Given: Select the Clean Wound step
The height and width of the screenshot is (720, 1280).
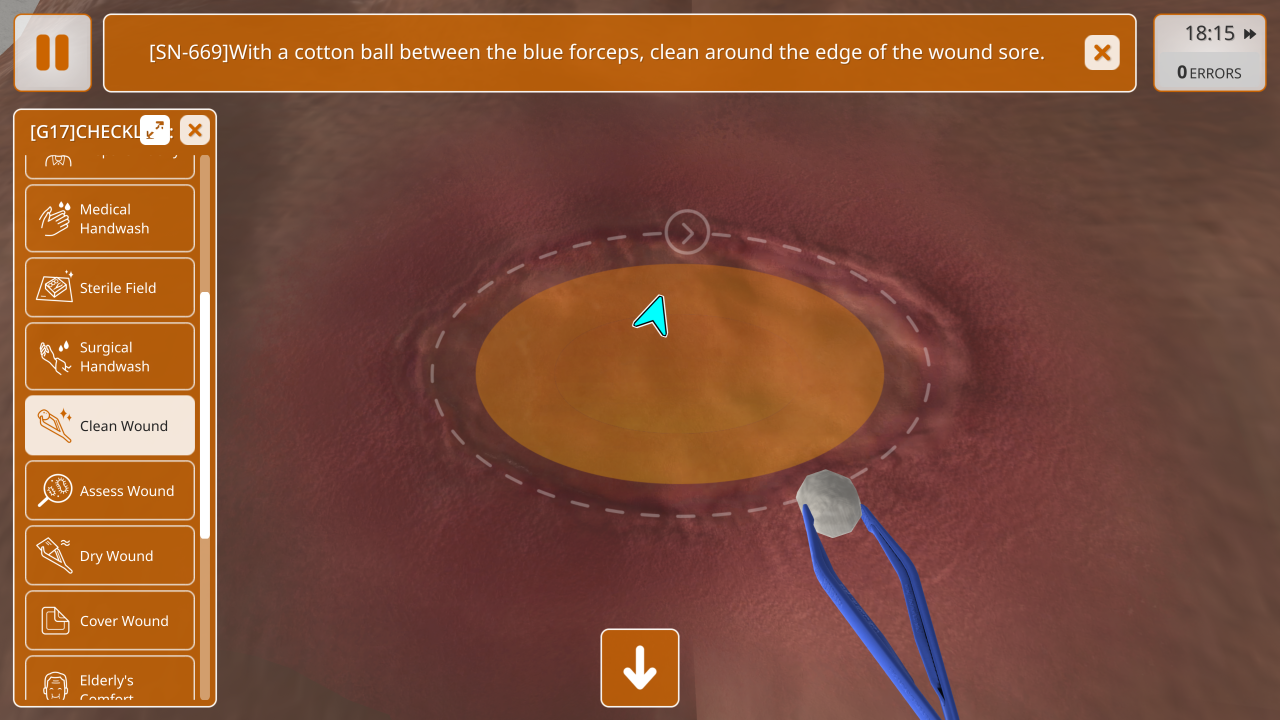Looking at the screenshot, I should coord(110,426).
